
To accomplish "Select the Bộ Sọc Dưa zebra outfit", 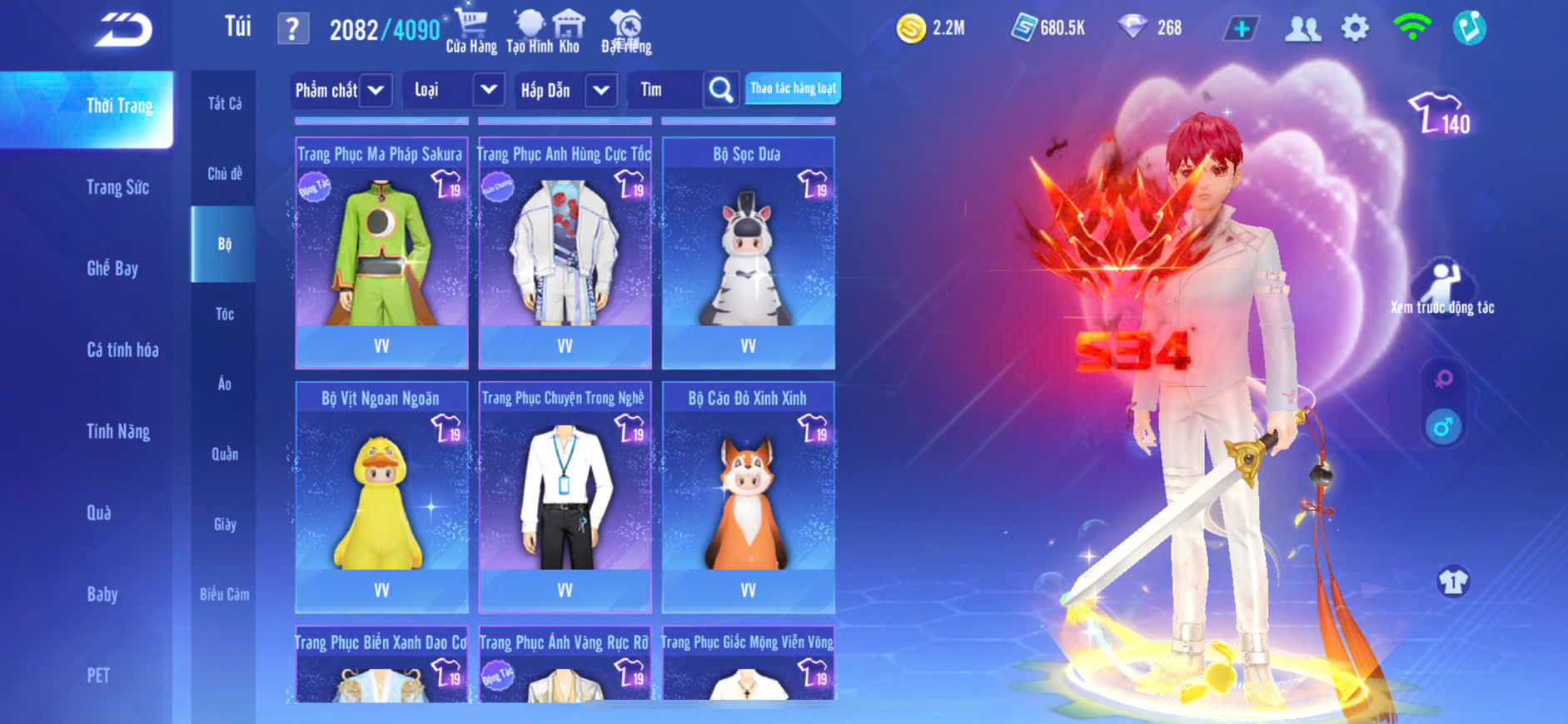I will click(x=748, y=251).
